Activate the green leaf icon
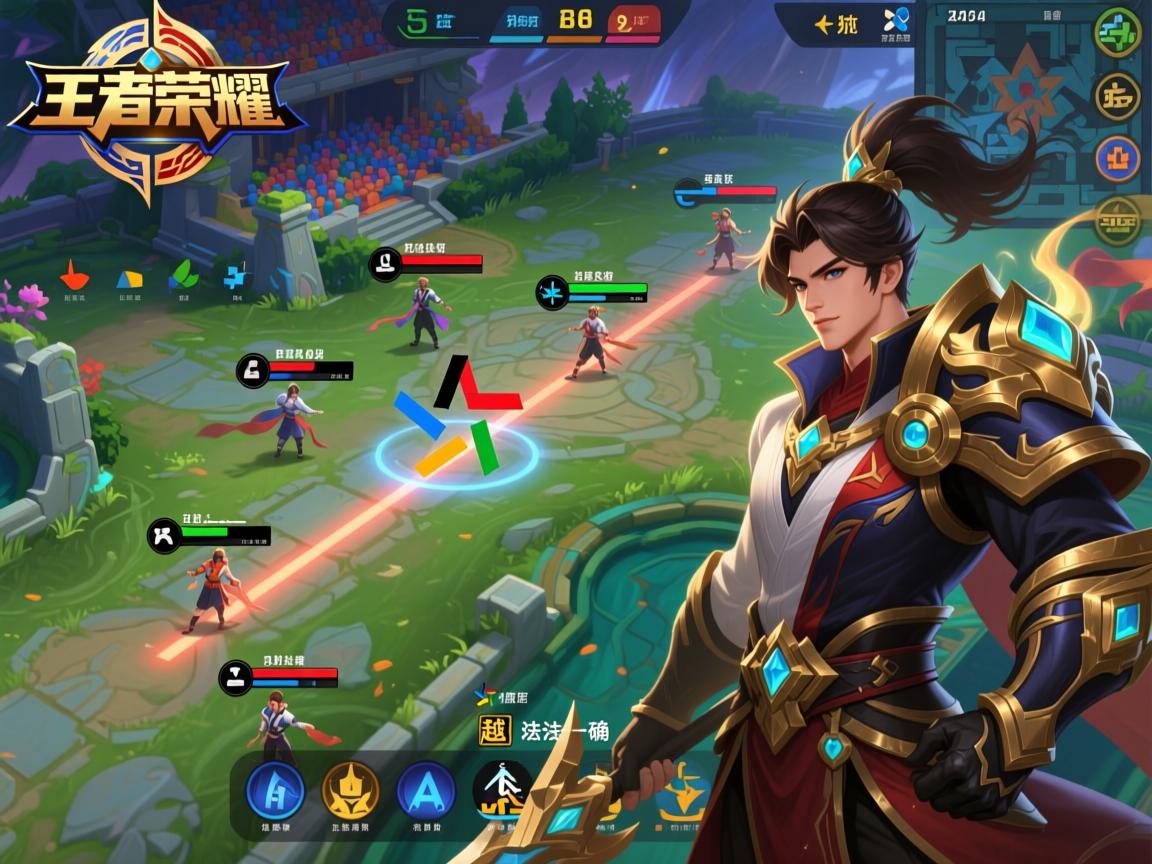Image resolution: width=1152 pixels, height=864 pixels. click(183, 275)
